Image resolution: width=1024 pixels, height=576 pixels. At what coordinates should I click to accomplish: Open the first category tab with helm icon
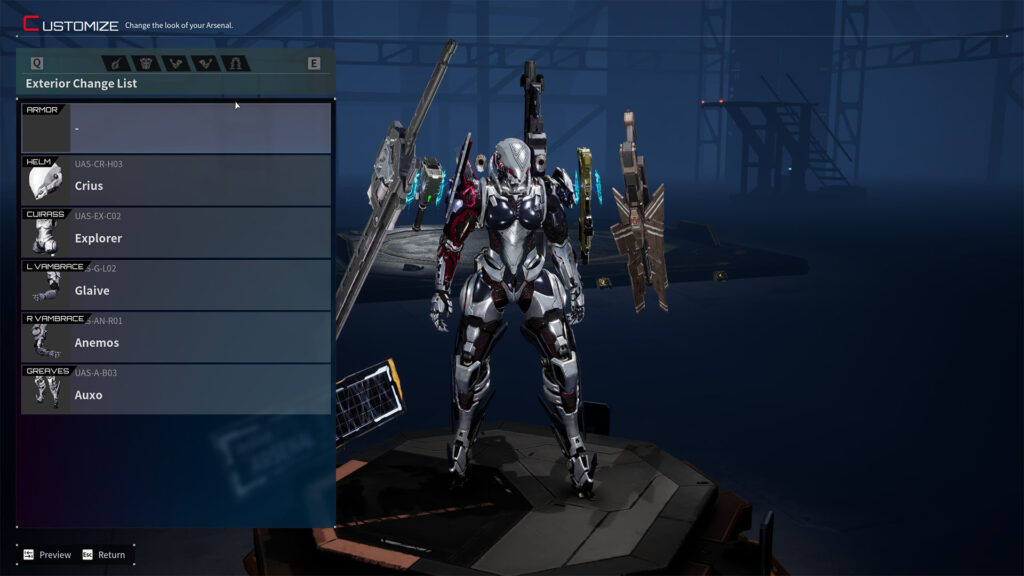coord(117,63)
